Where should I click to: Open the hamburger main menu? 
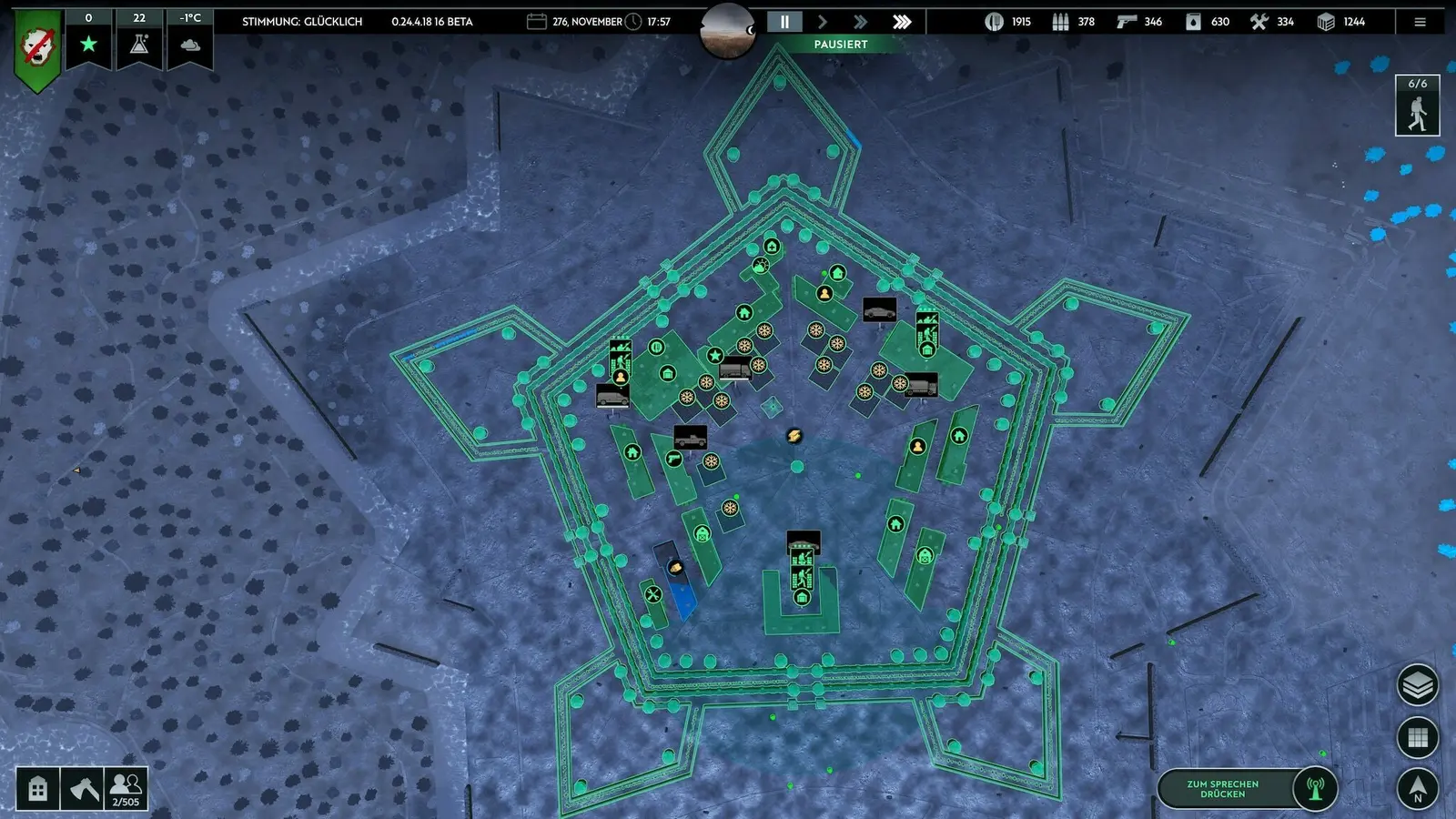coord(1420,22)
